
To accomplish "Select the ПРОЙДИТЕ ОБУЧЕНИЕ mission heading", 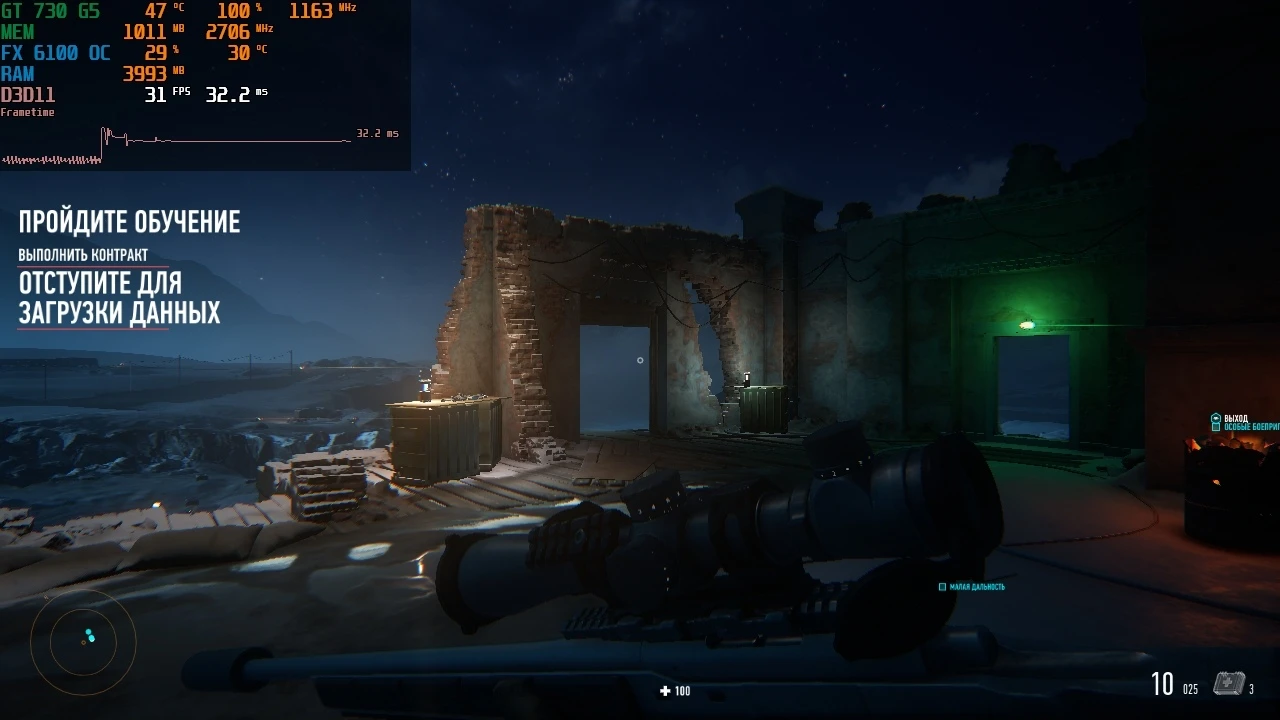I will [129, 221].
